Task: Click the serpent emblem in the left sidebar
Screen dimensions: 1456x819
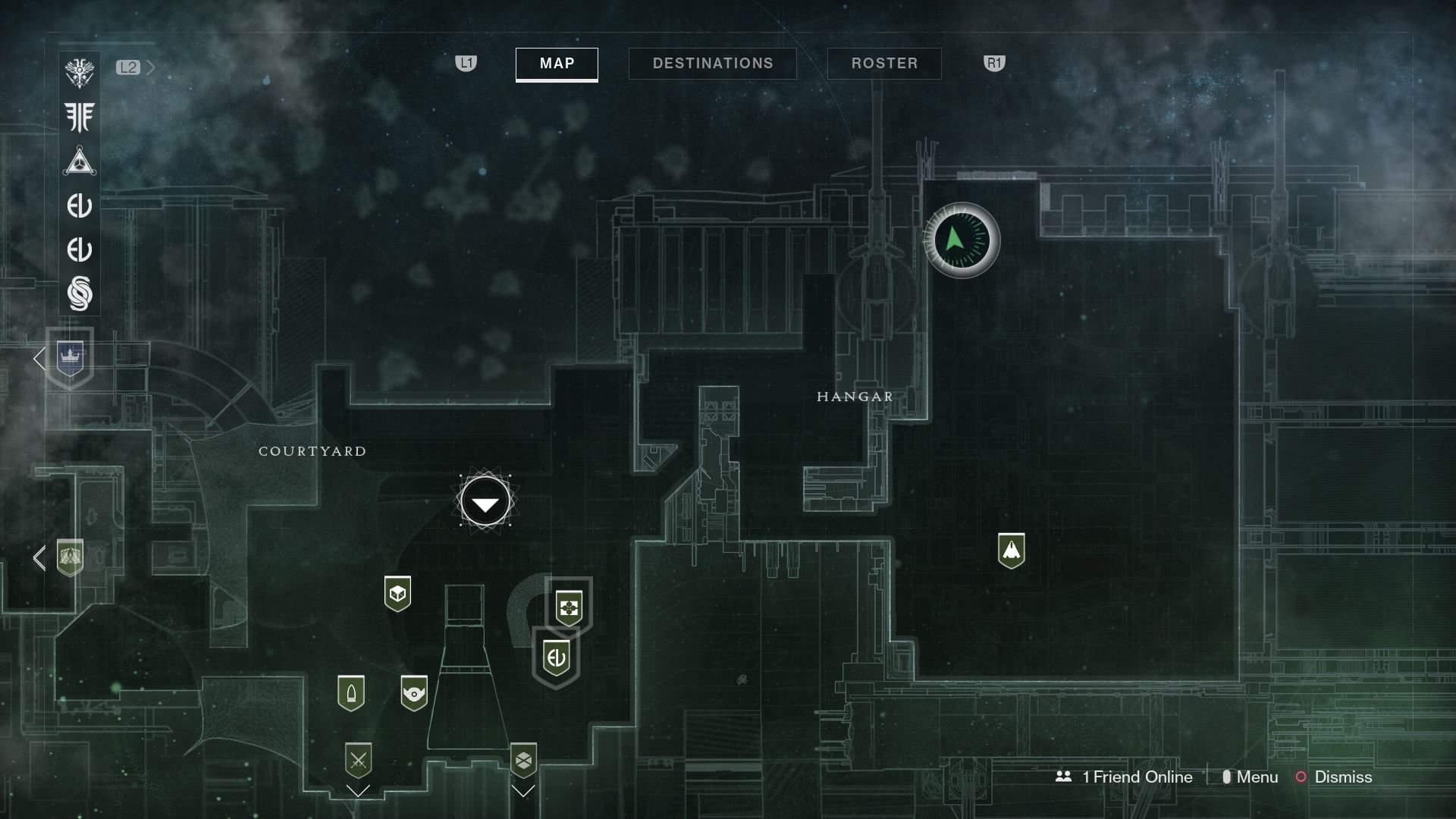Action: [x=80, y=294]
